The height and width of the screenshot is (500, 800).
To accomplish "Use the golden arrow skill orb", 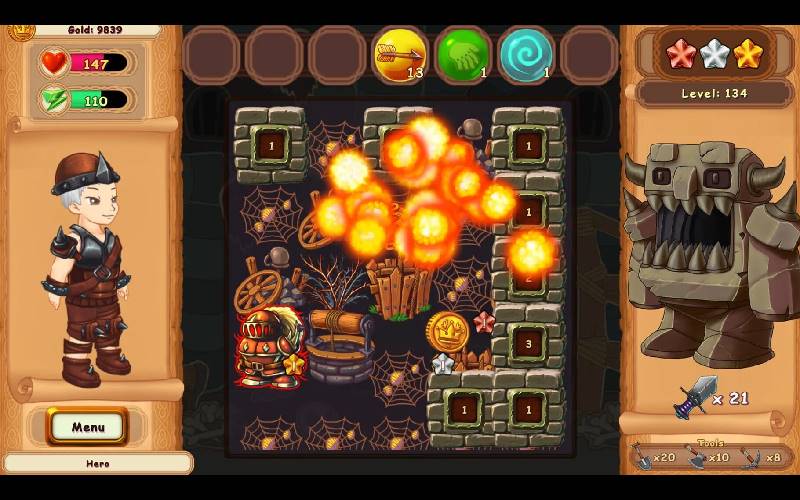I will click(x=399, y=55).
